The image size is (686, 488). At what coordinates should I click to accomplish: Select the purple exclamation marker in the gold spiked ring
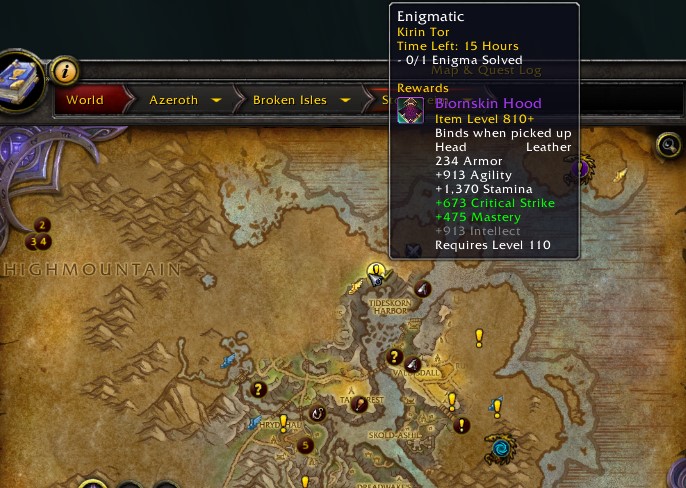point(579,166)
